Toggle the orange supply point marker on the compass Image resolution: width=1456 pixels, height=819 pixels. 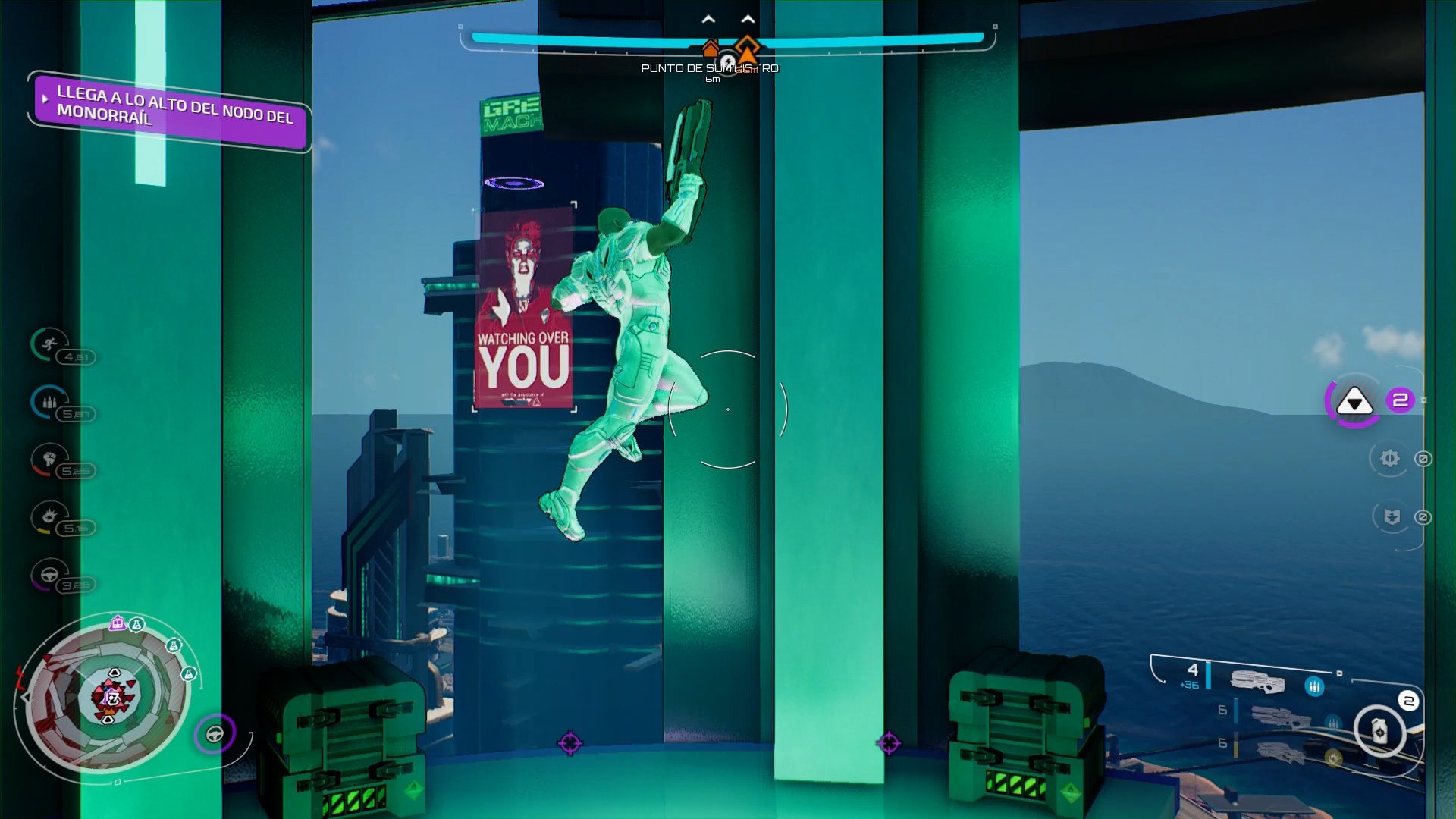[x=748, y=49]
